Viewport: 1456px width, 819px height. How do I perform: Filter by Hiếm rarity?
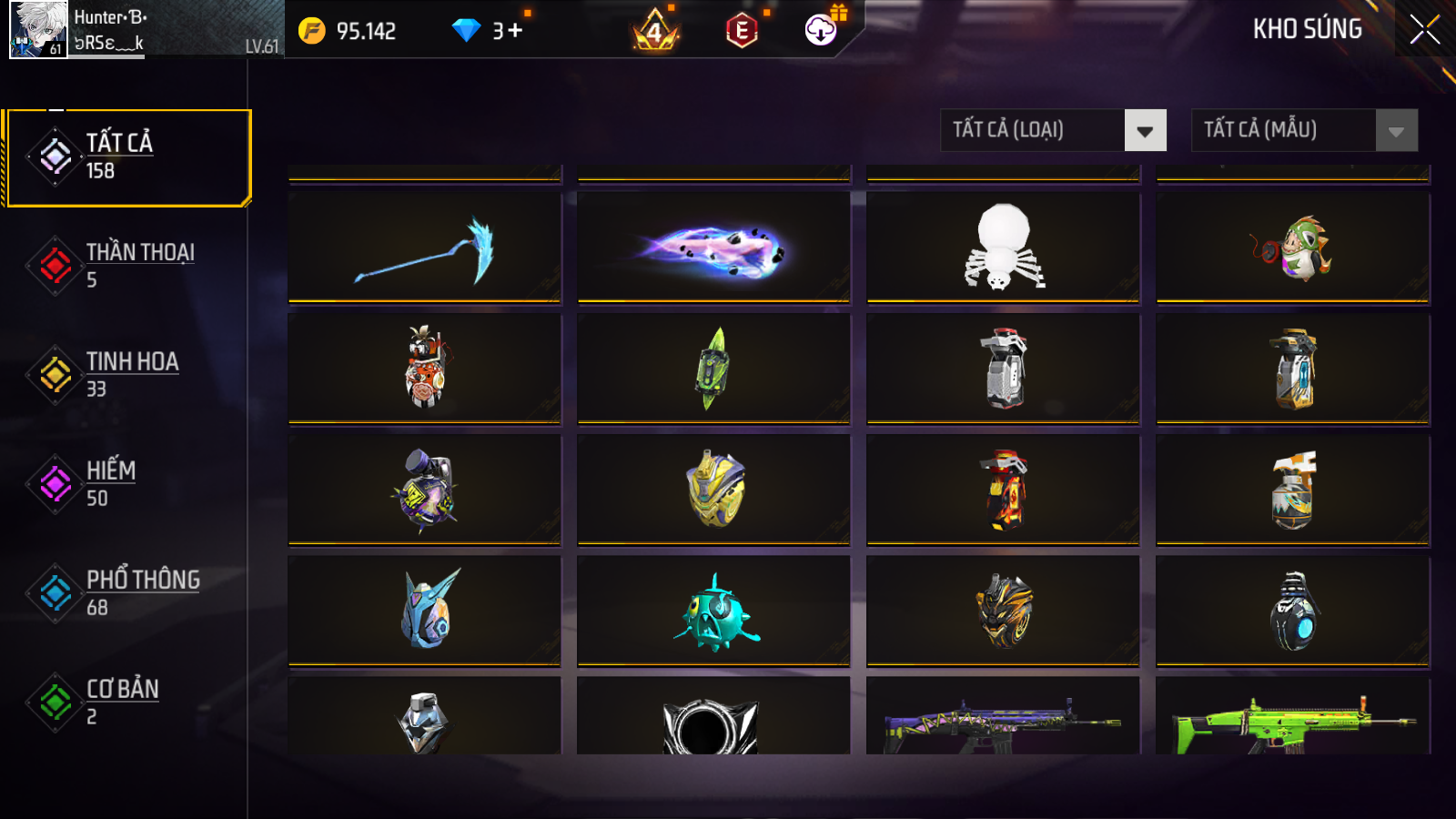[127, 484]
